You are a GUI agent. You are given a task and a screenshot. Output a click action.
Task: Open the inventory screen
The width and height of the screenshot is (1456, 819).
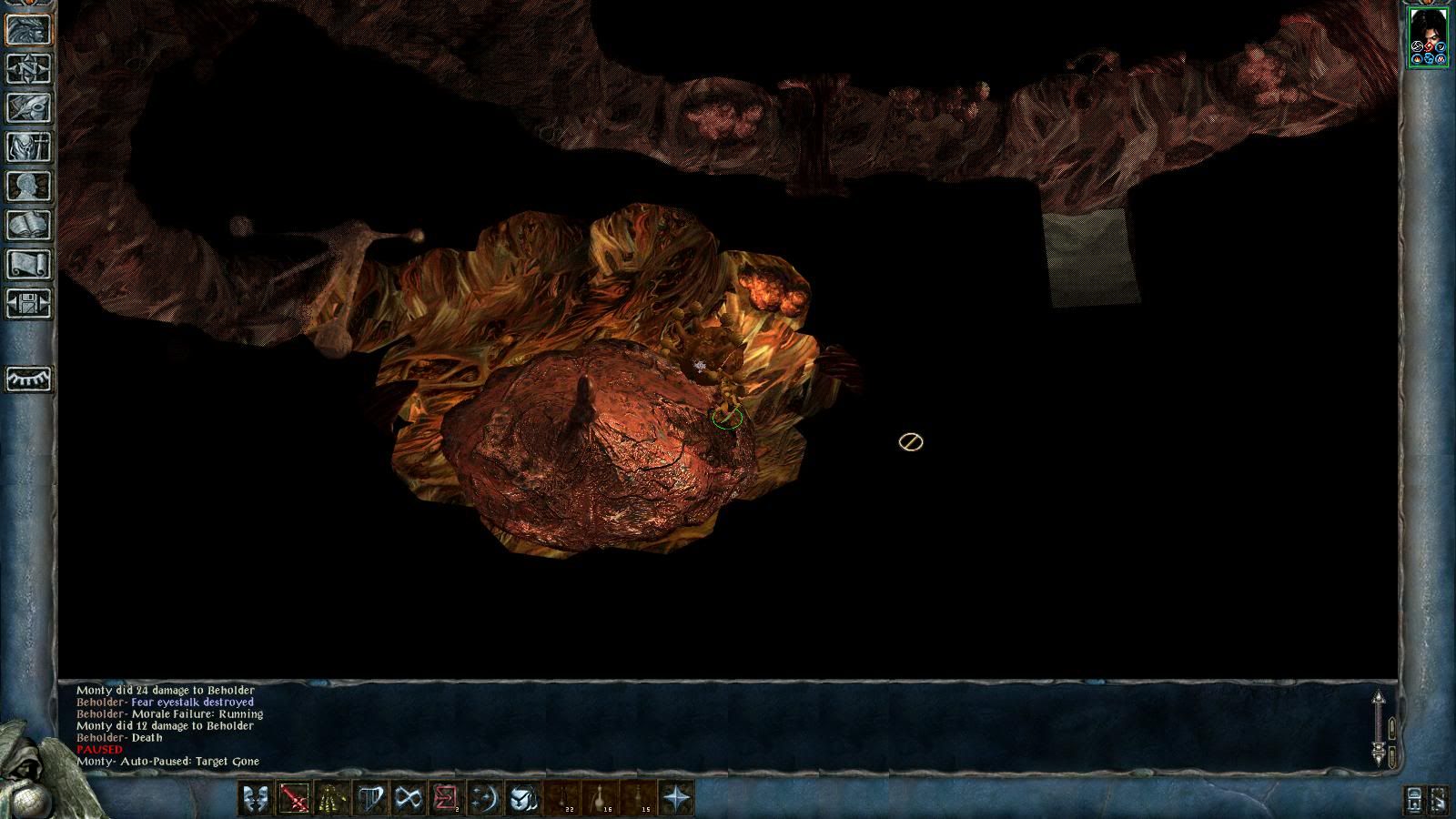[29, 147]
